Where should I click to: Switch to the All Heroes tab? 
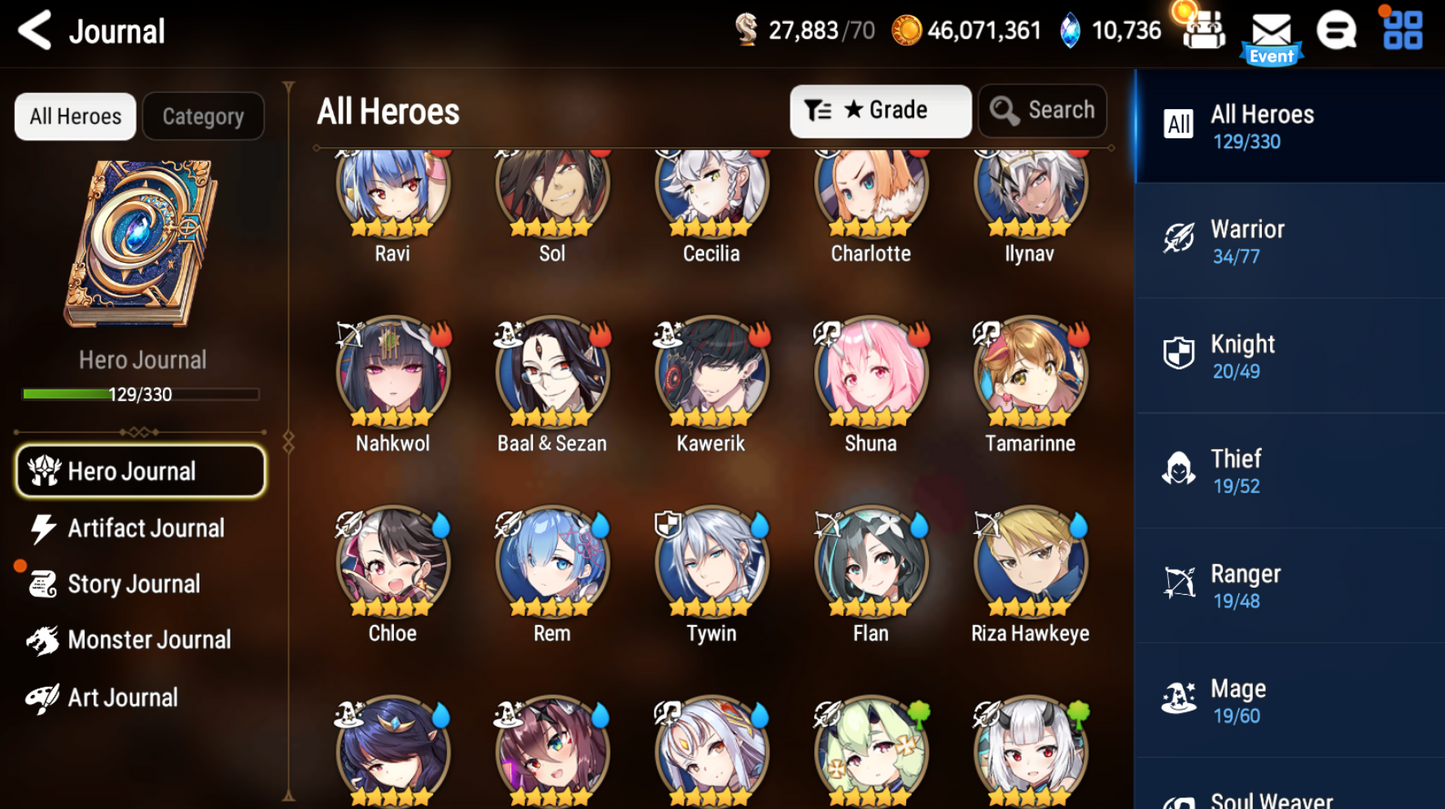74,116
